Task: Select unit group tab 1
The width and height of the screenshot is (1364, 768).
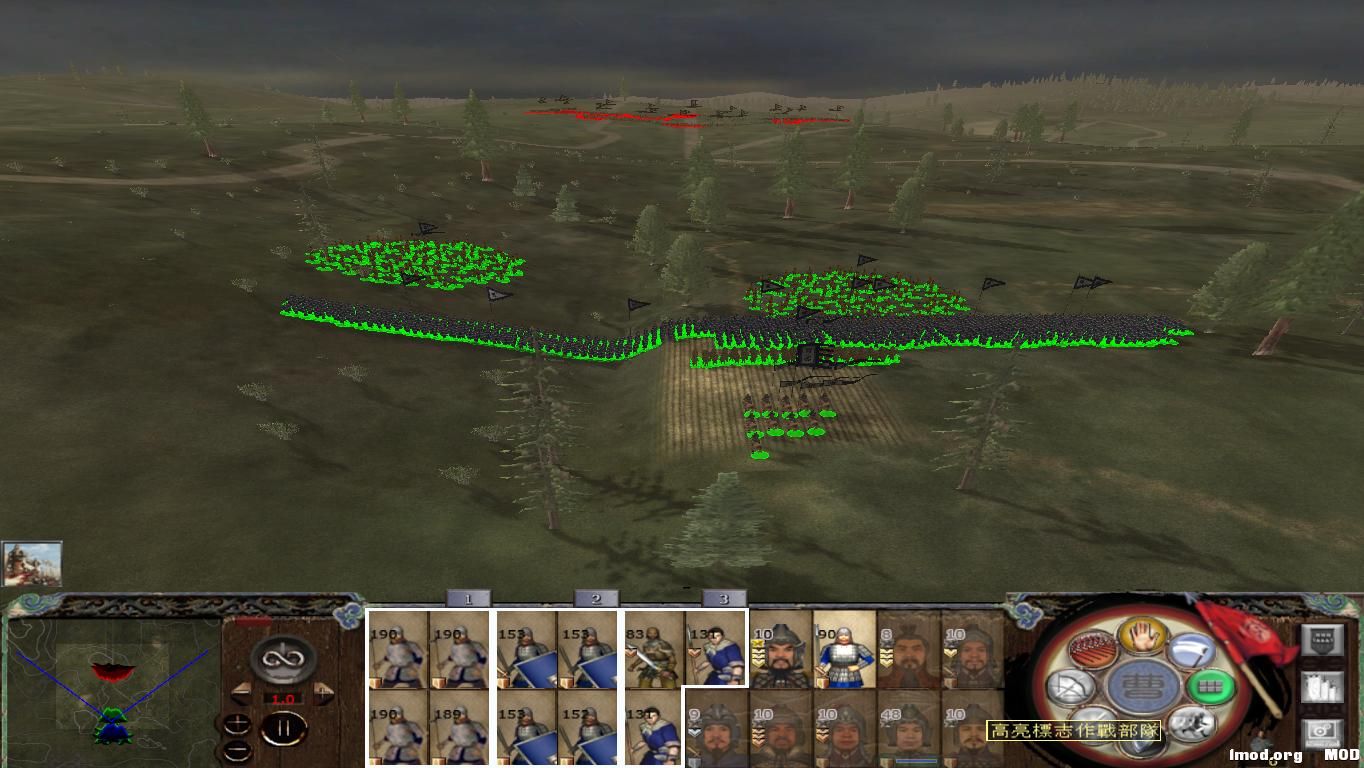Action: click(469, 597)
